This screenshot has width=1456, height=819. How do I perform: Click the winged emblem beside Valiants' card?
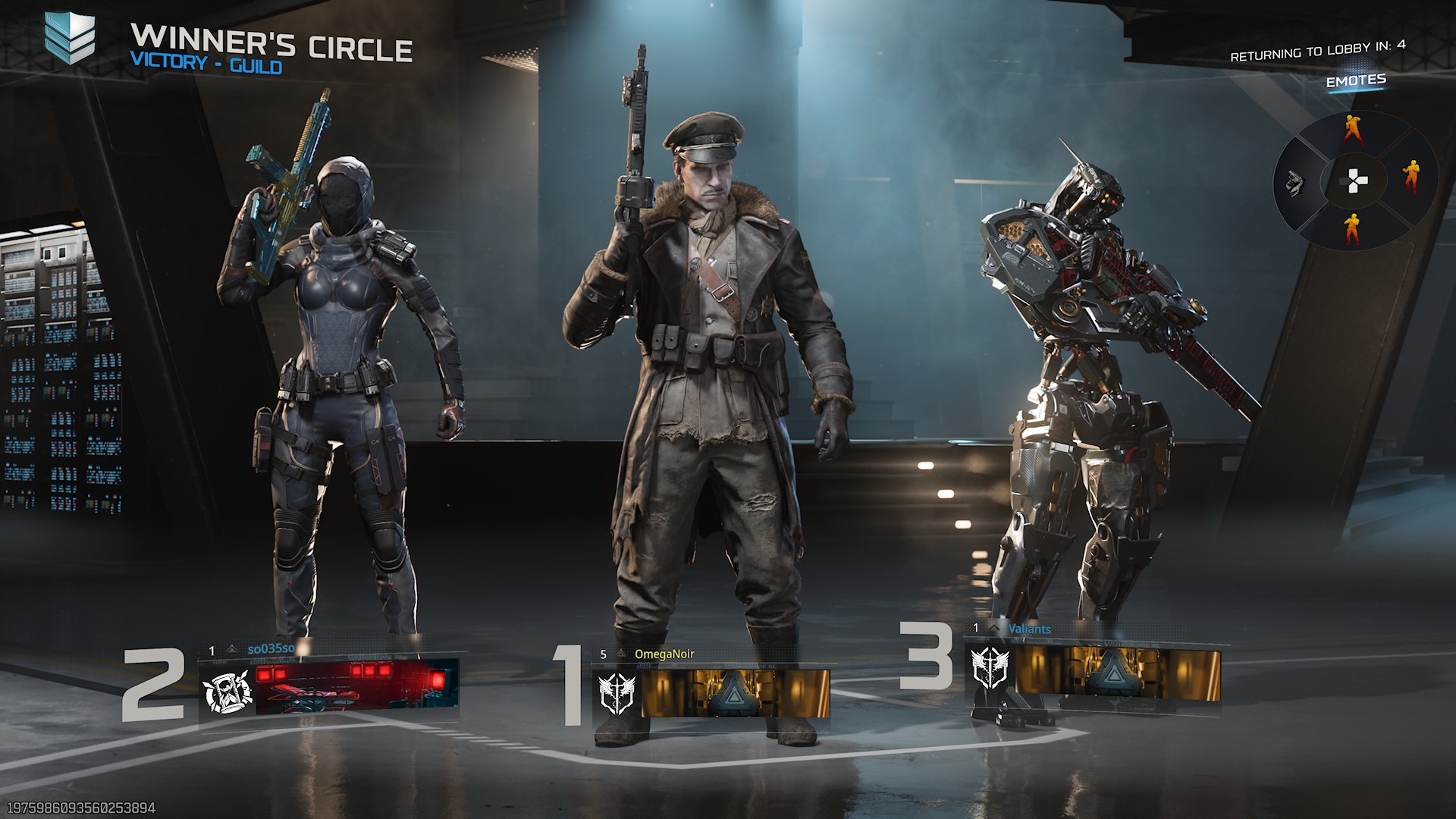click(990, 668)
